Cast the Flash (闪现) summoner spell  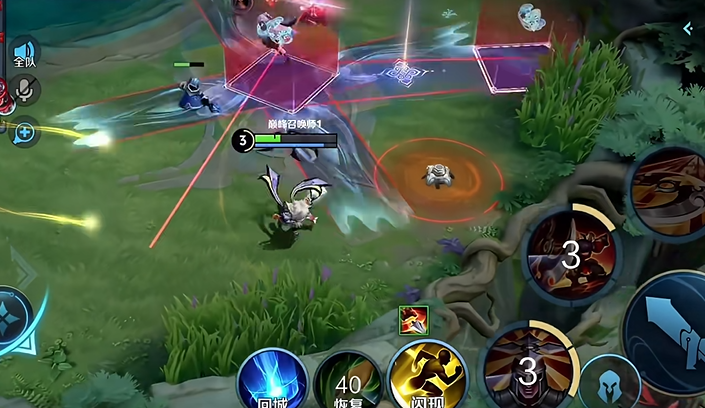click(x=424, y=380)
